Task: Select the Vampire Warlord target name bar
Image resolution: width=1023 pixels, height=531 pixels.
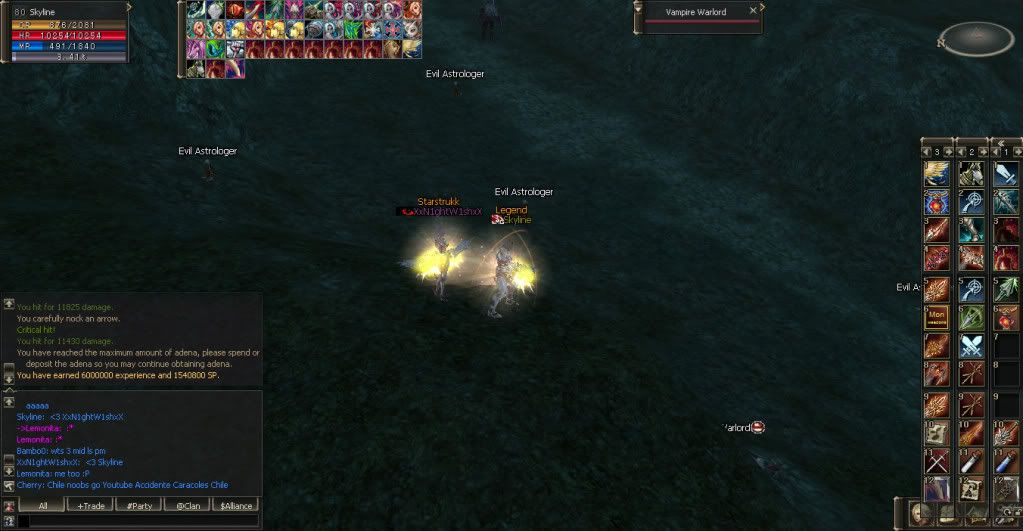Action: (696, 12)
